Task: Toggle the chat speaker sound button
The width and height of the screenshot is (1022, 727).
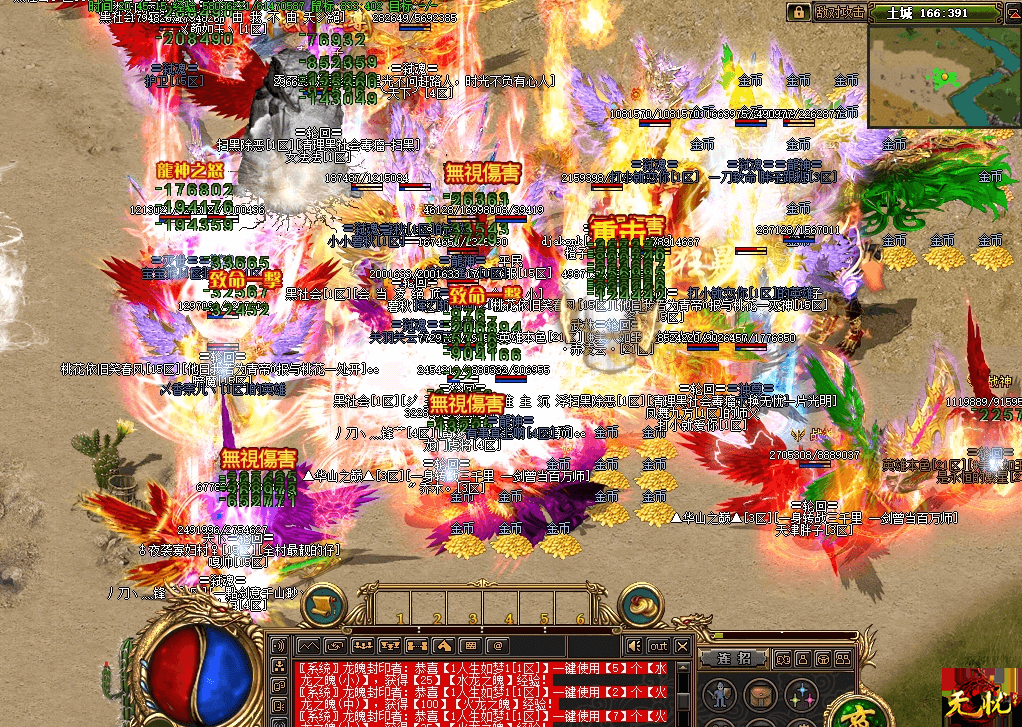Action: click(633, 646)
